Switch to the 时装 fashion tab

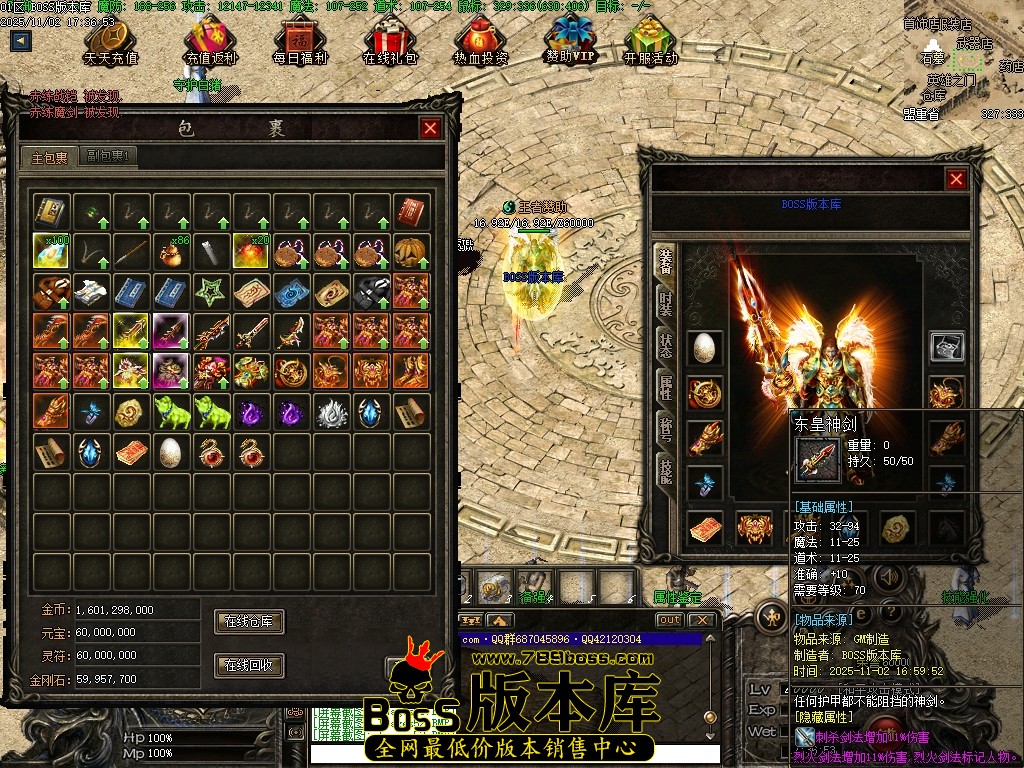coord(666,304)
